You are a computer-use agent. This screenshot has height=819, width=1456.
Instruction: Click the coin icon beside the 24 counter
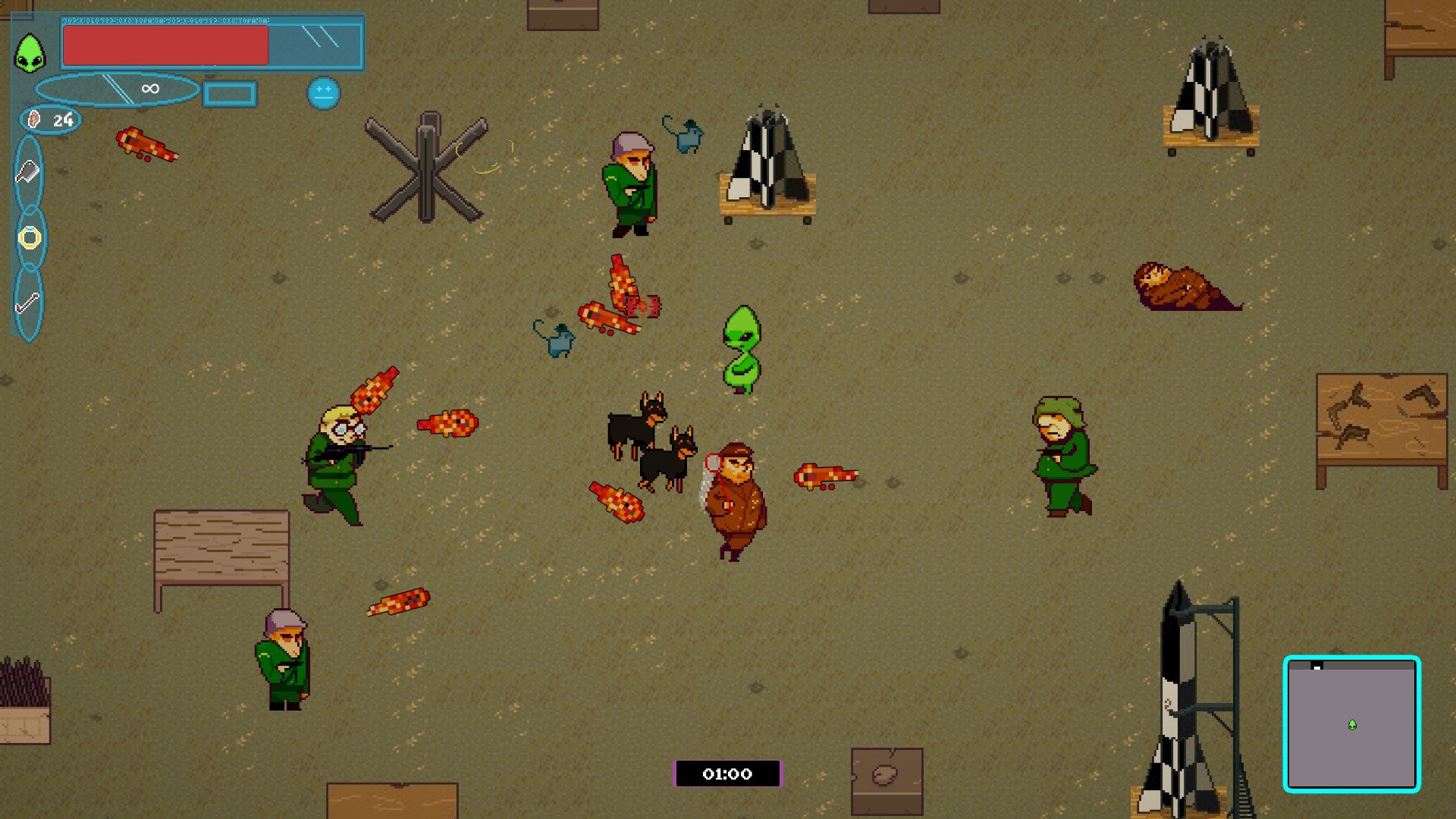tap(33, 119)
